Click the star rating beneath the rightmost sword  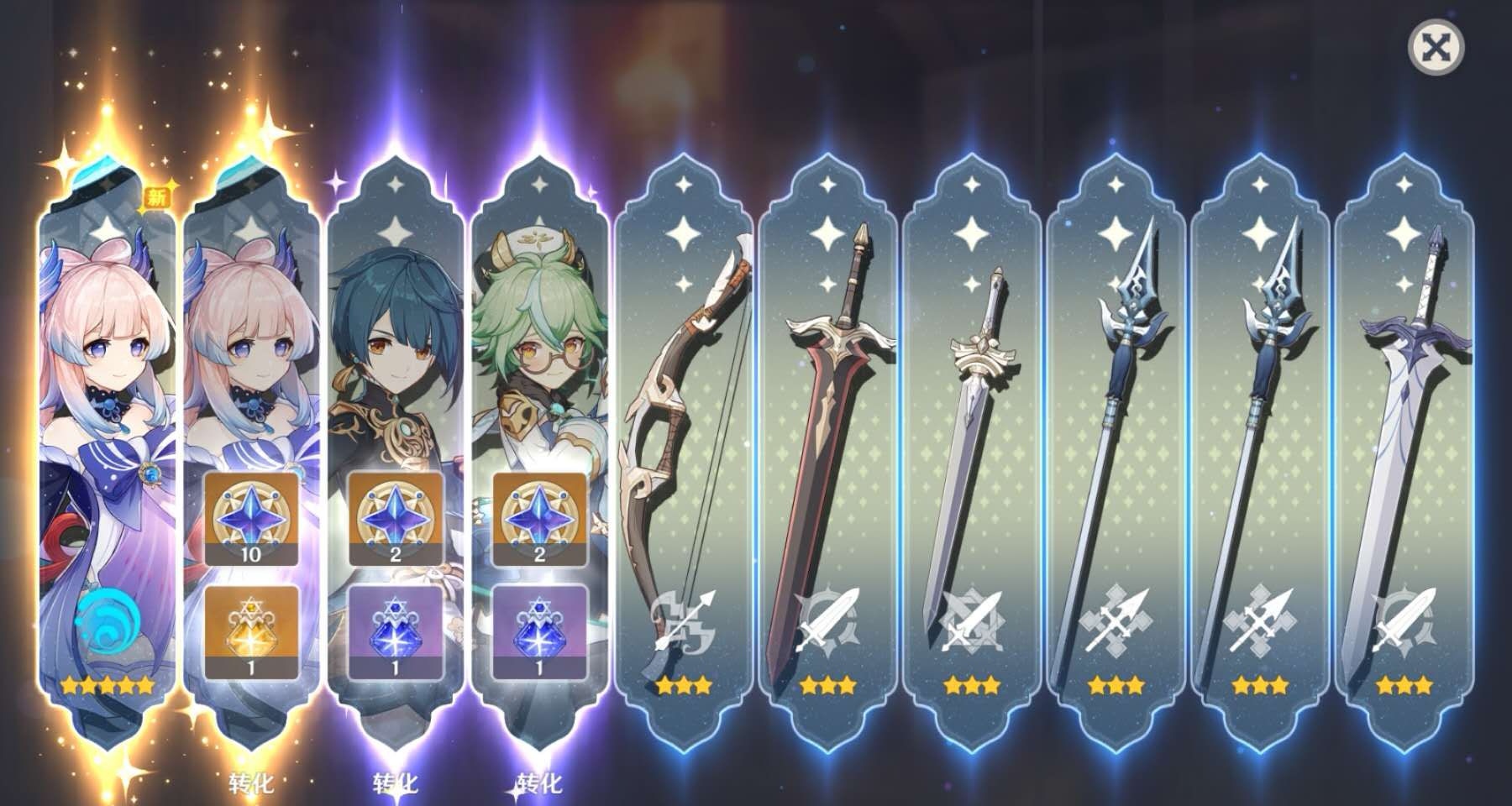coord(1405,686)
